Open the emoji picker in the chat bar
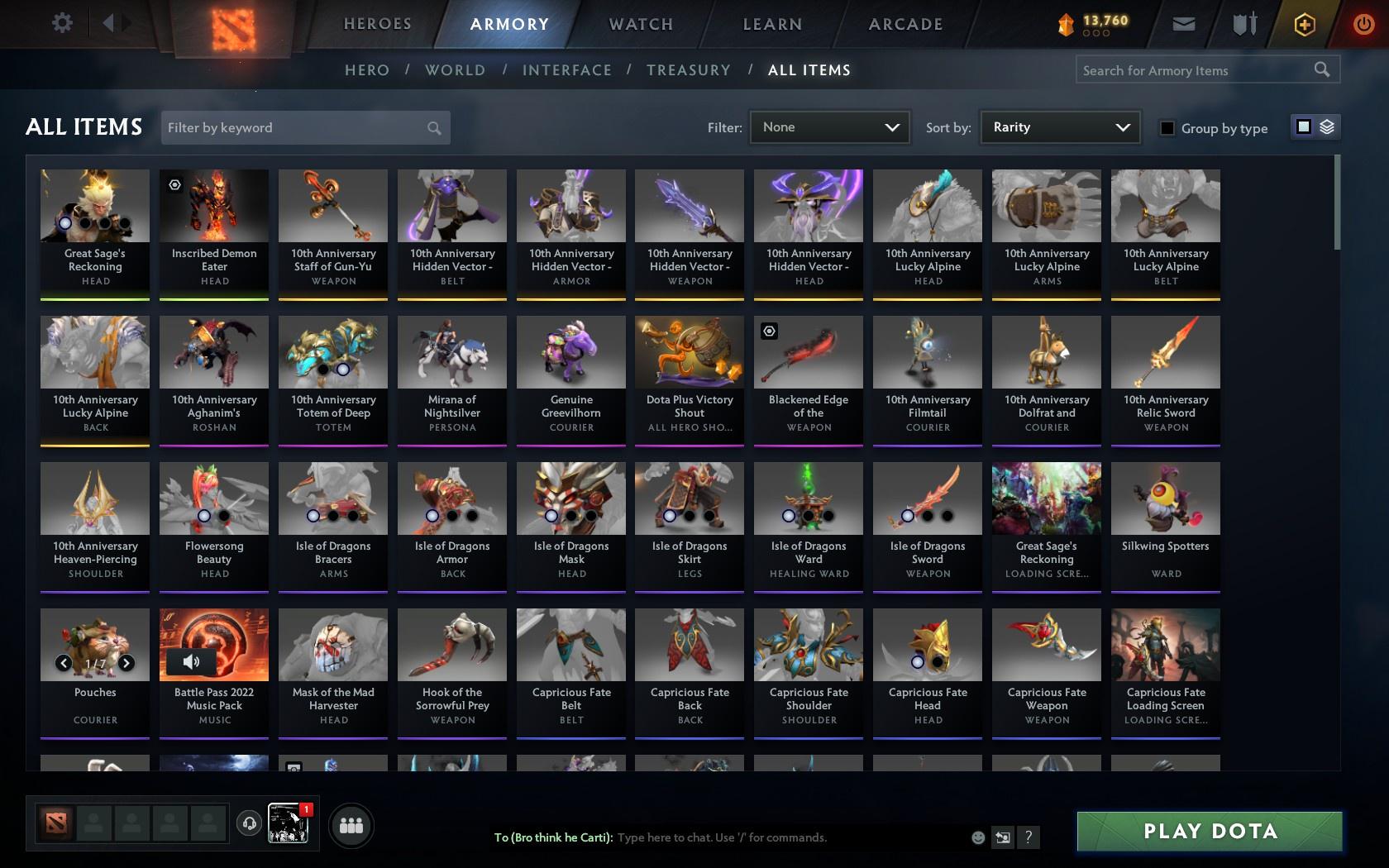 [978, 837]
